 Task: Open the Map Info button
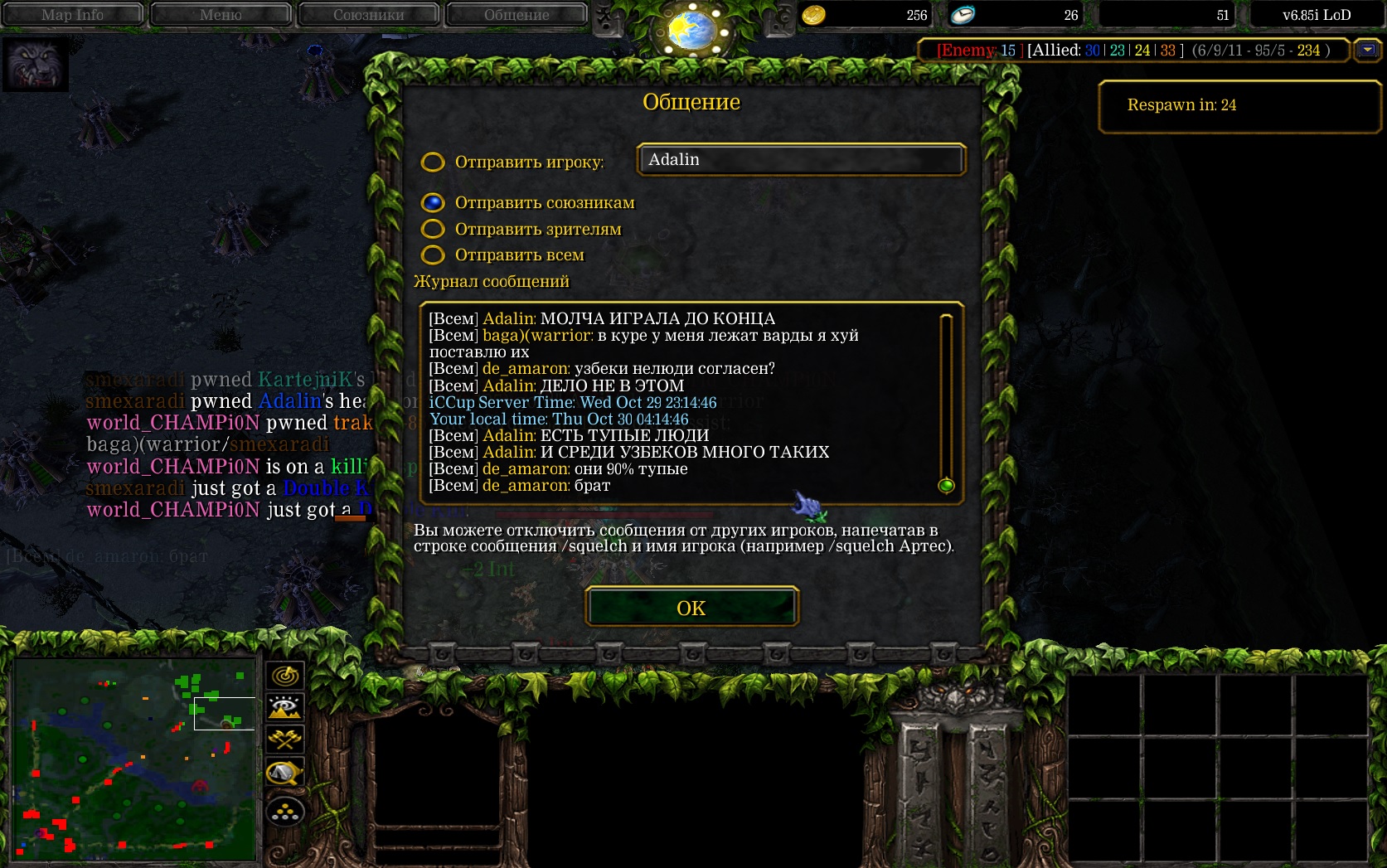73,14
